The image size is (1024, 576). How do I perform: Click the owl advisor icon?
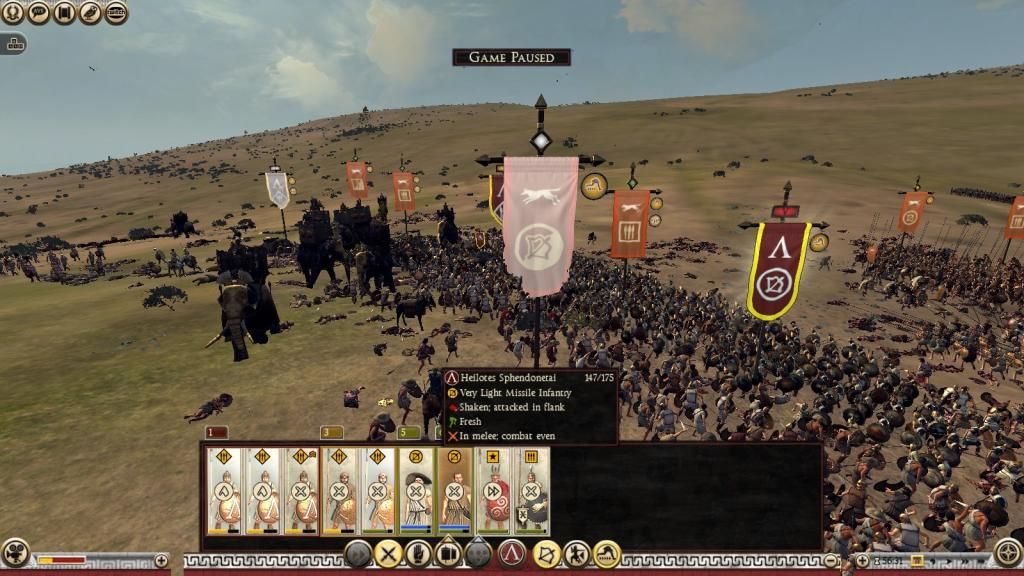[x=91, y=13]
